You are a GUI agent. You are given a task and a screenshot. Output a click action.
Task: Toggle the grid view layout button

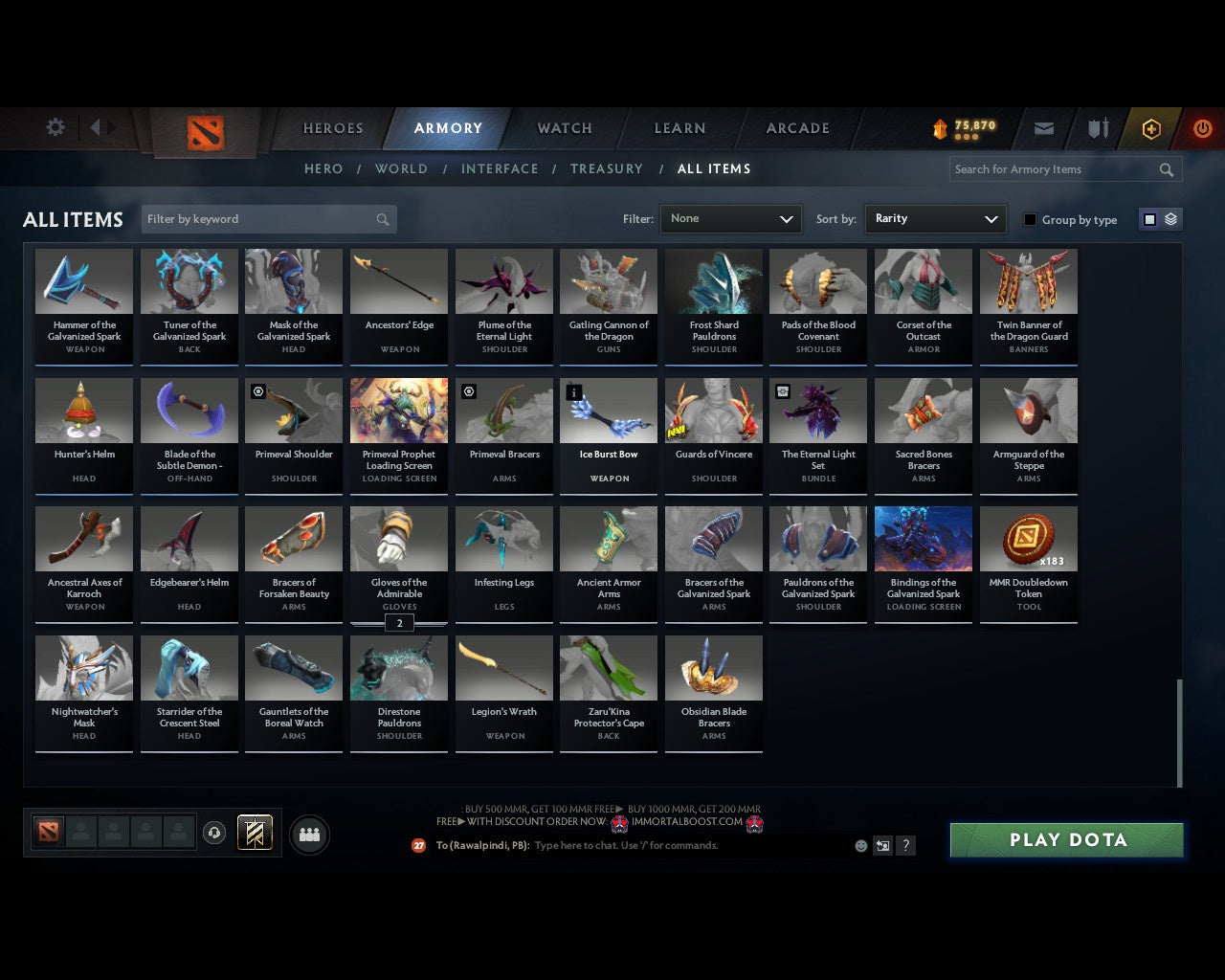point(1148,218)
